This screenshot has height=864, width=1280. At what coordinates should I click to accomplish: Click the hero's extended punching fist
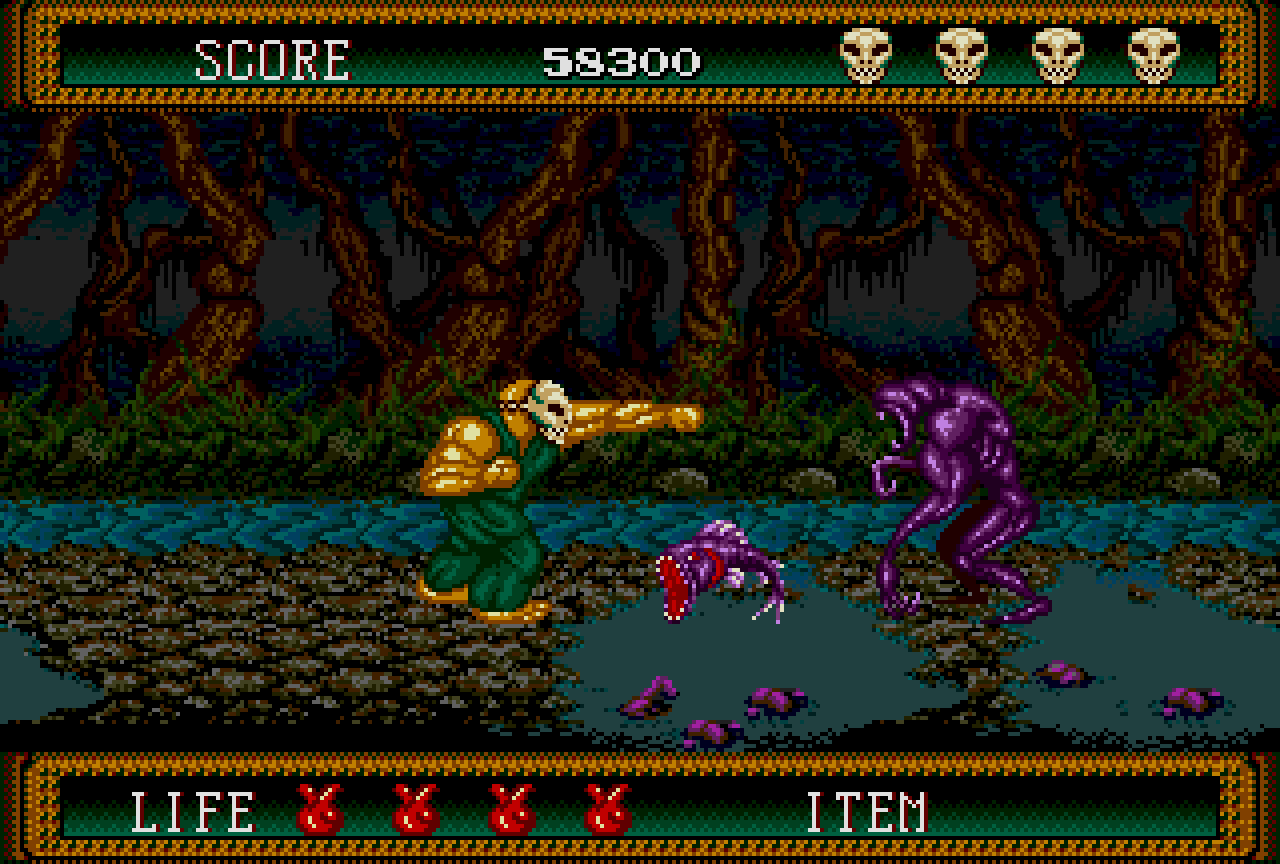[x=670, y=417]
